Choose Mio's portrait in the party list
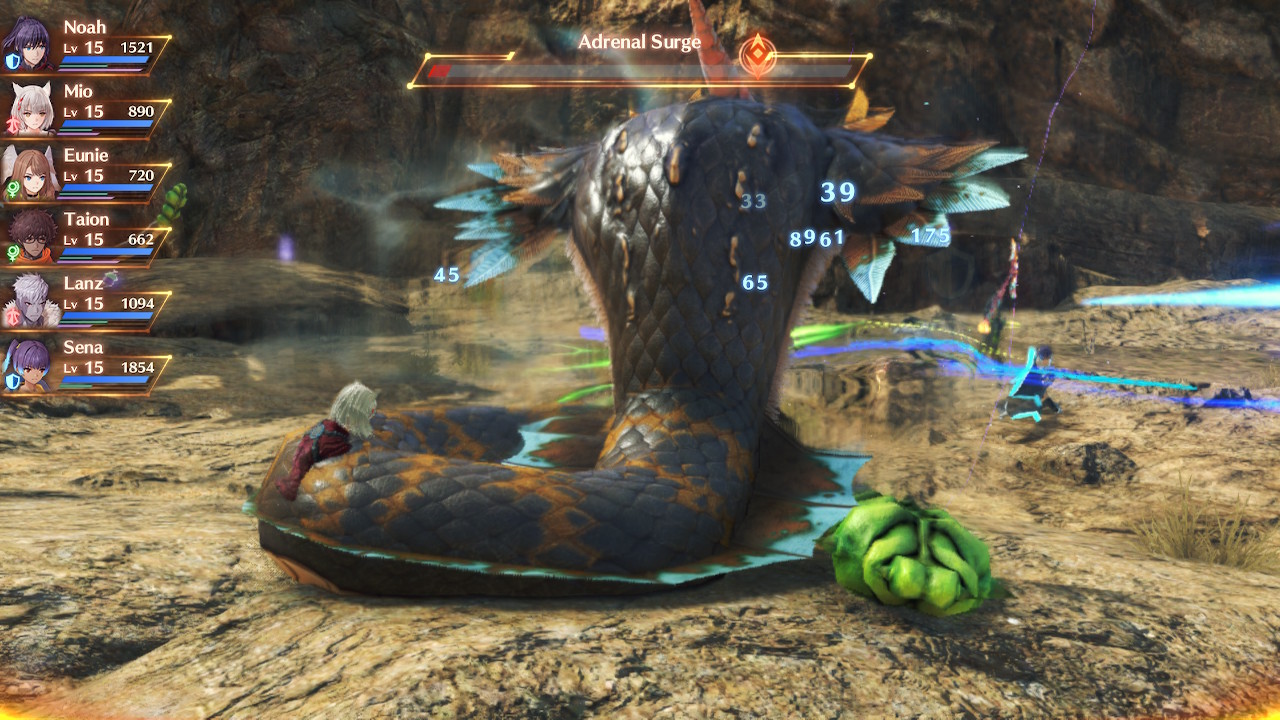 point(30,109)
